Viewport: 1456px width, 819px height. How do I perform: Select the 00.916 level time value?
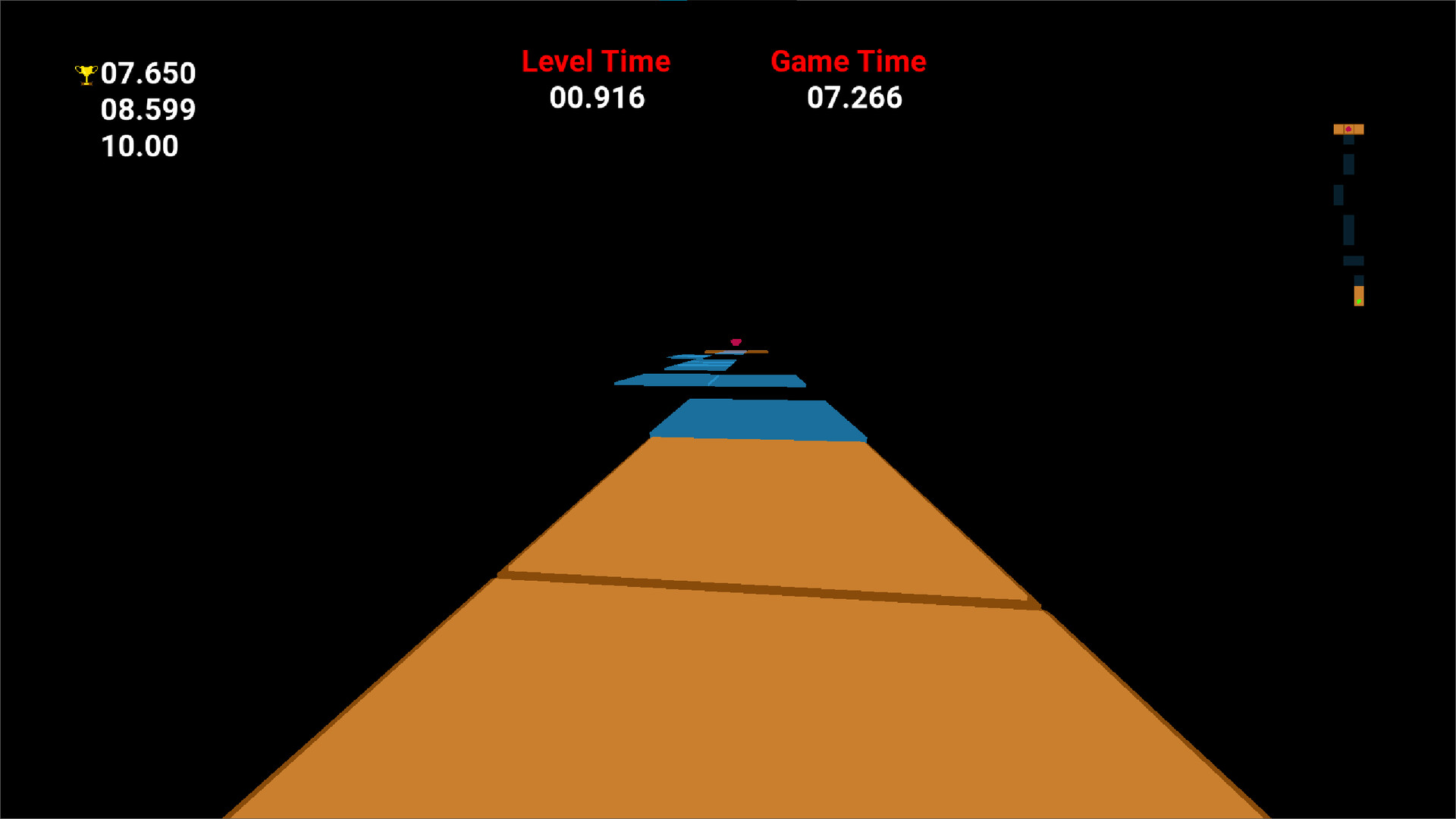coord(597,97)
